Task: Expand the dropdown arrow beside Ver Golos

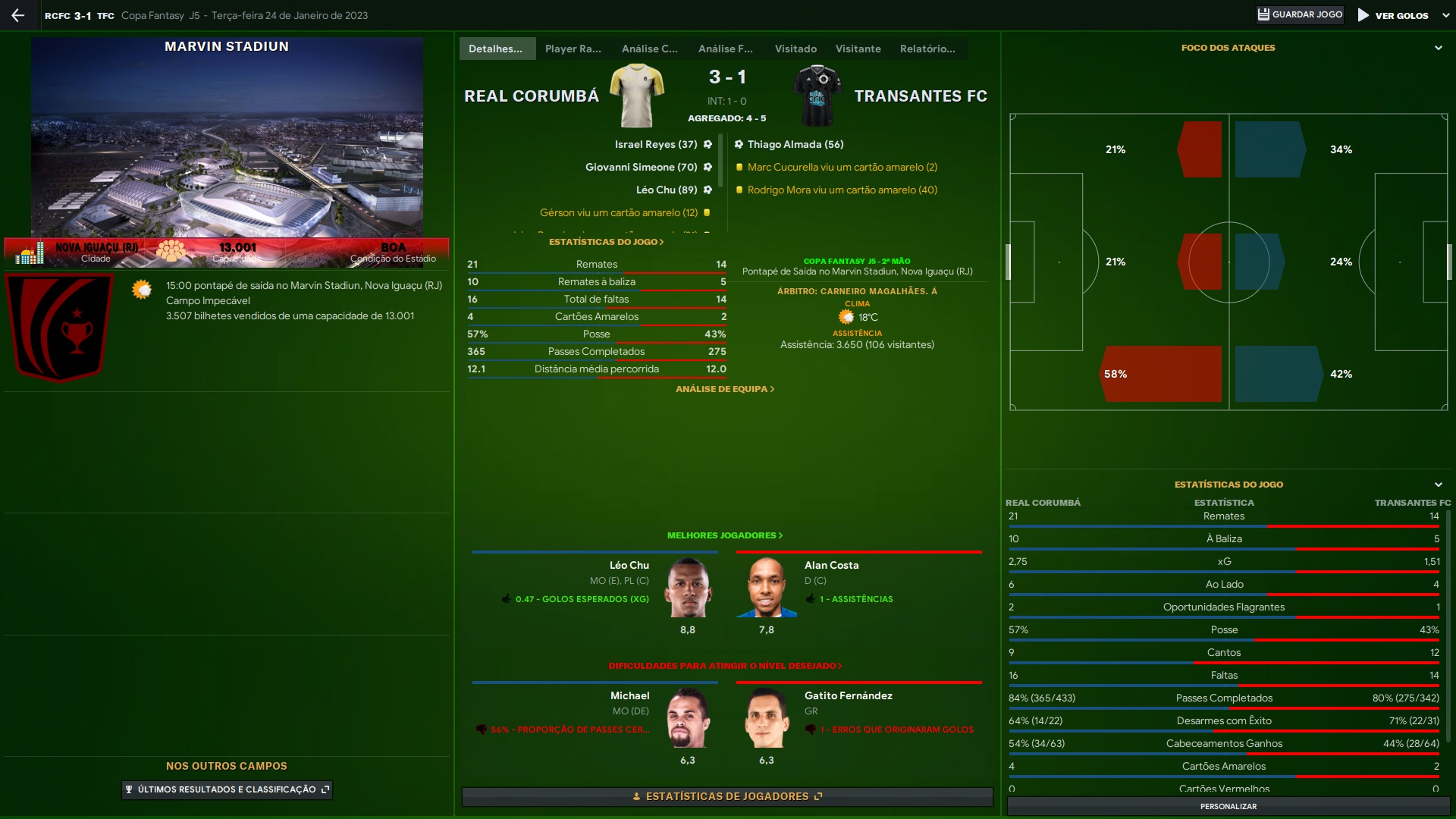Action: point(1445,15)
